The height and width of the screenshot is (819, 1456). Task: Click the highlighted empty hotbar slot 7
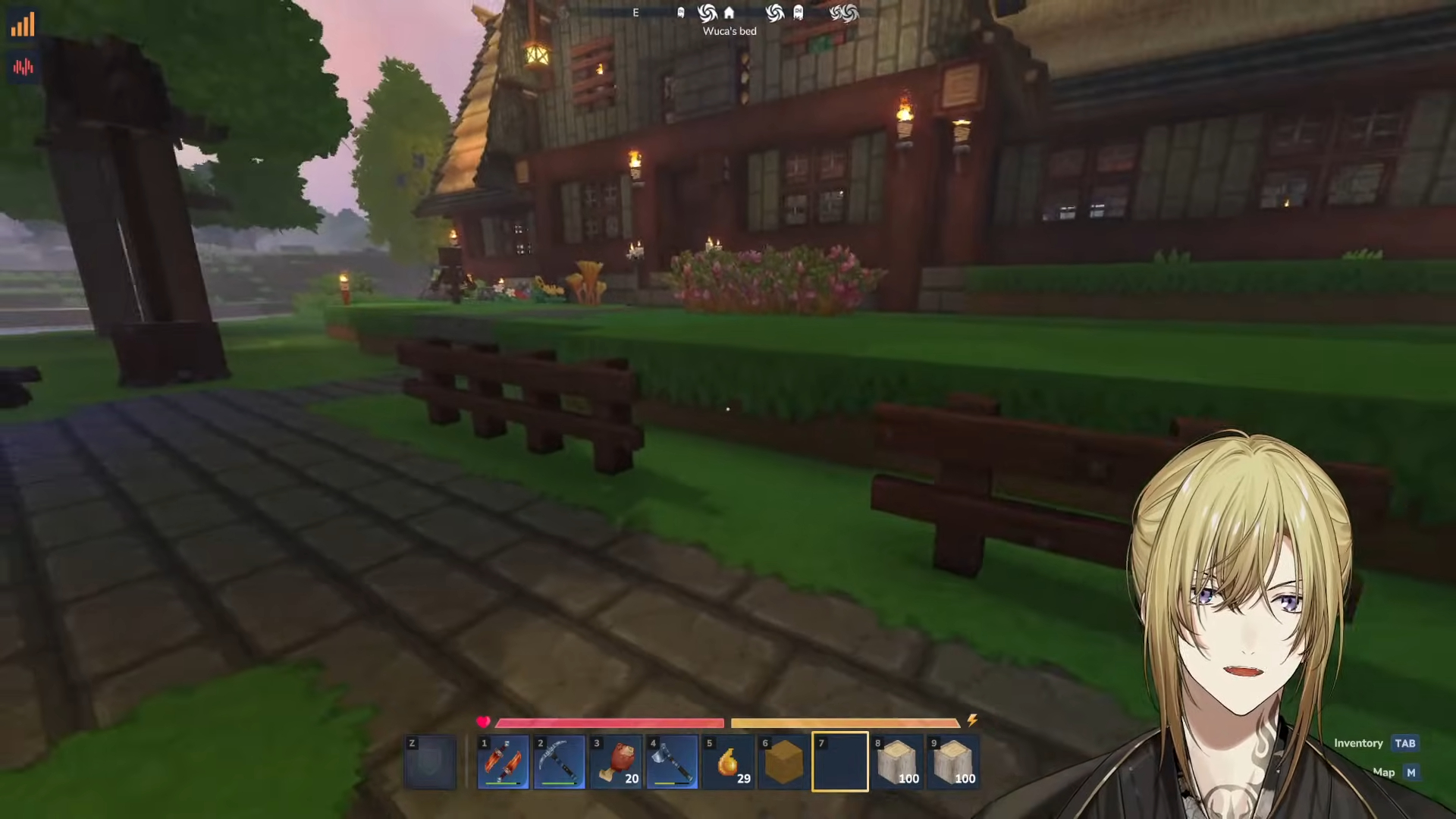[840, 762]
